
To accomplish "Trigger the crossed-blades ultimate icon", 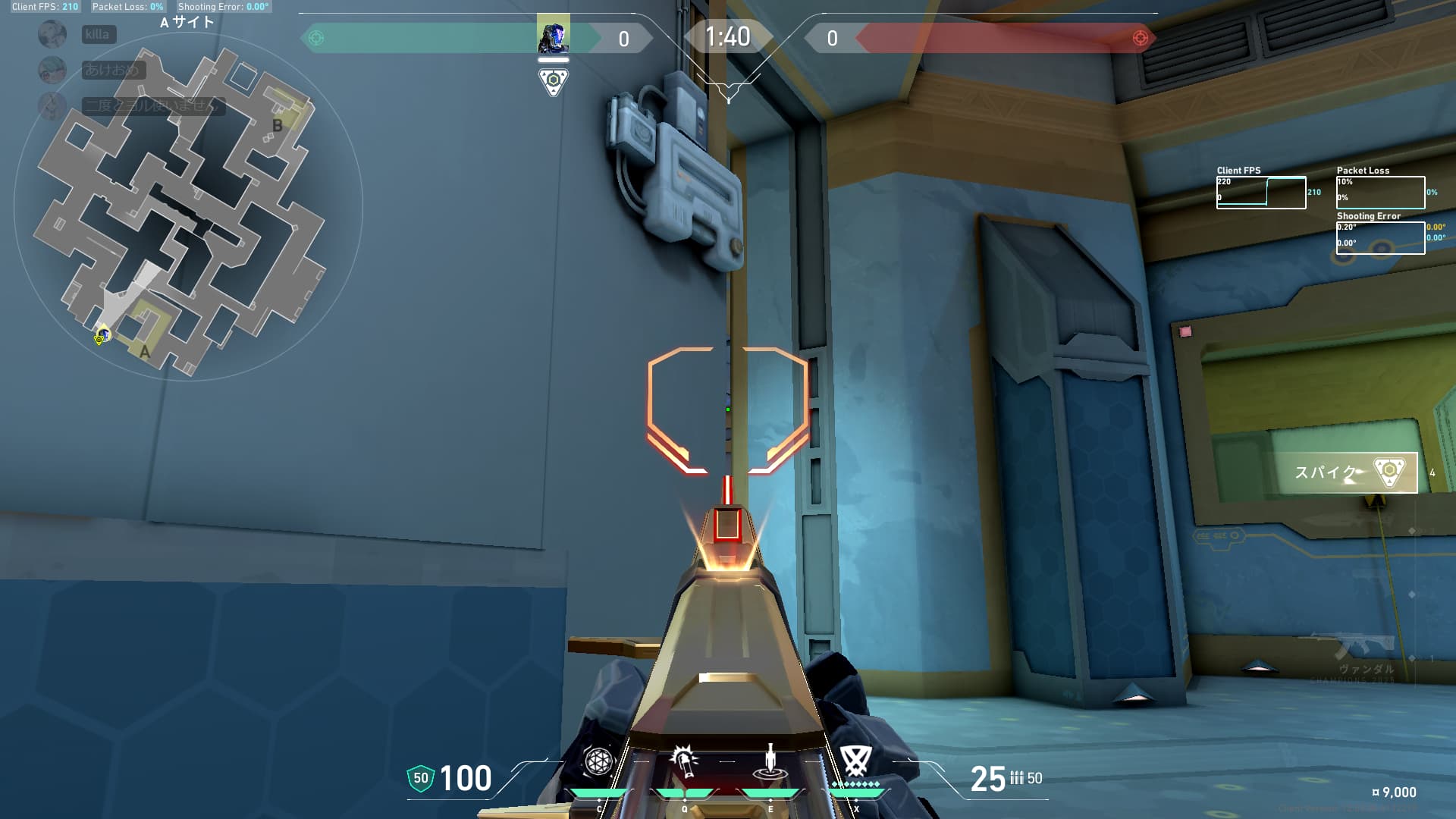I will tap(856, 760).
